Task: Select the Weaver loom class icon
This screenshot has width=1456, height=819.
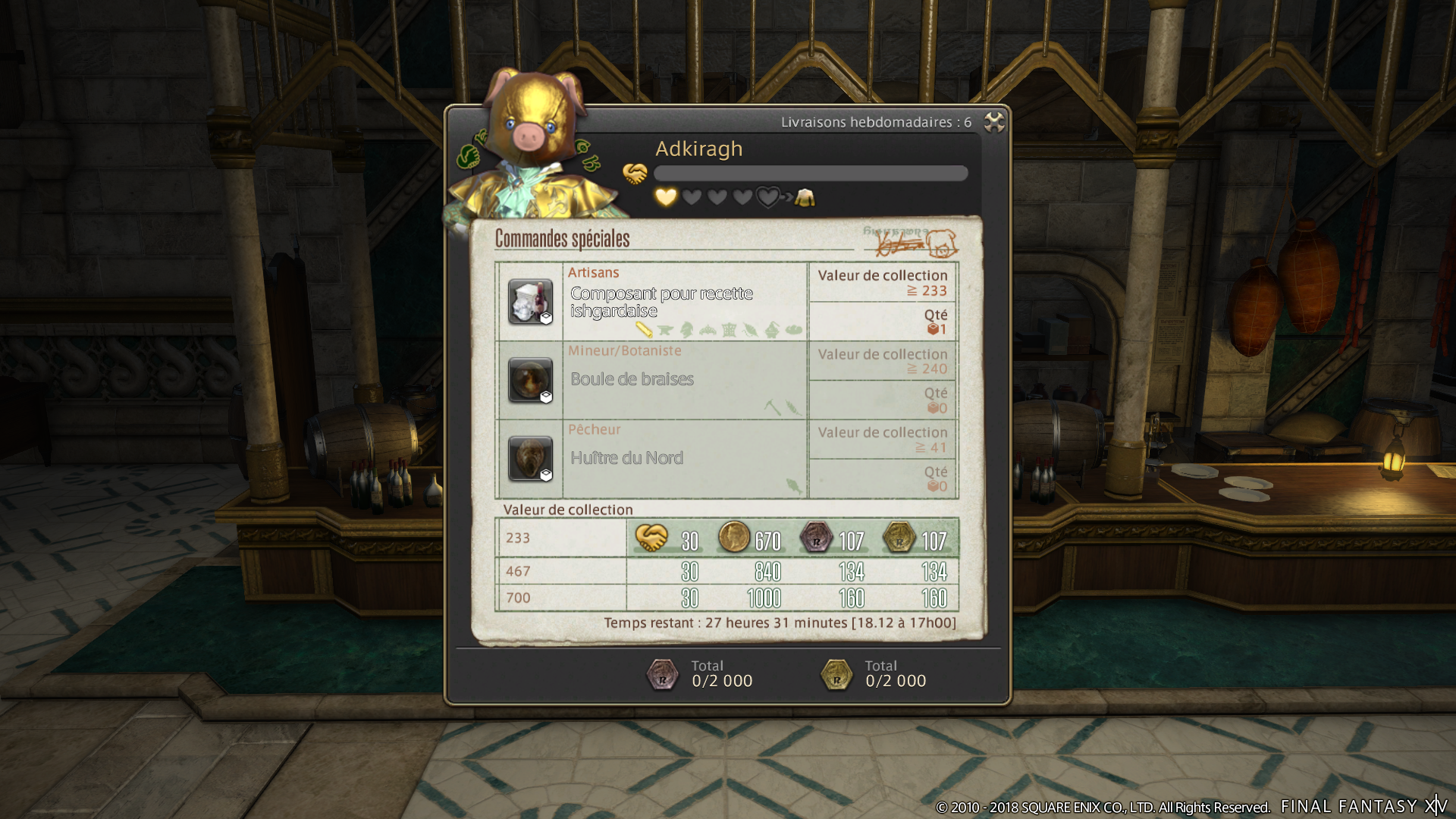Action: 729,331
